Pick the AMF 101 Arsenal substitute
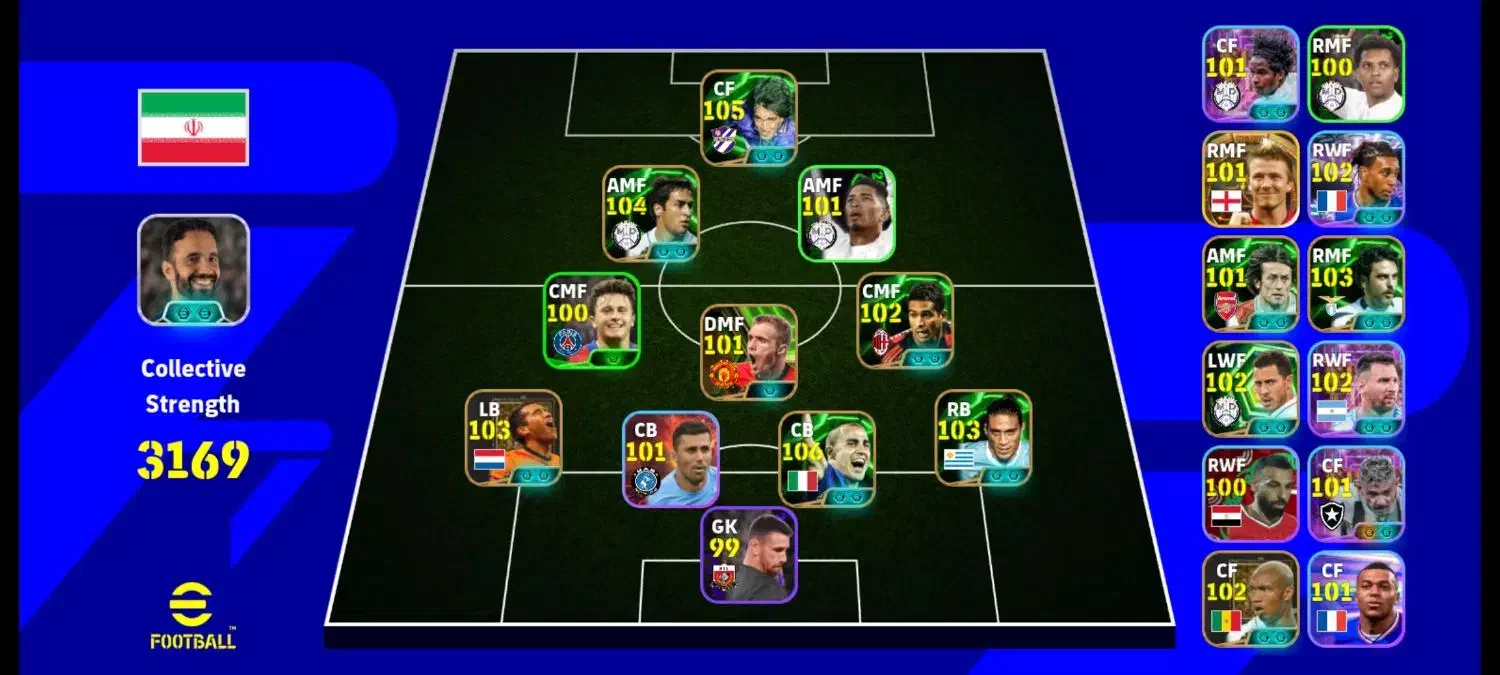Screen dimensions: 1500x675 1250,284
